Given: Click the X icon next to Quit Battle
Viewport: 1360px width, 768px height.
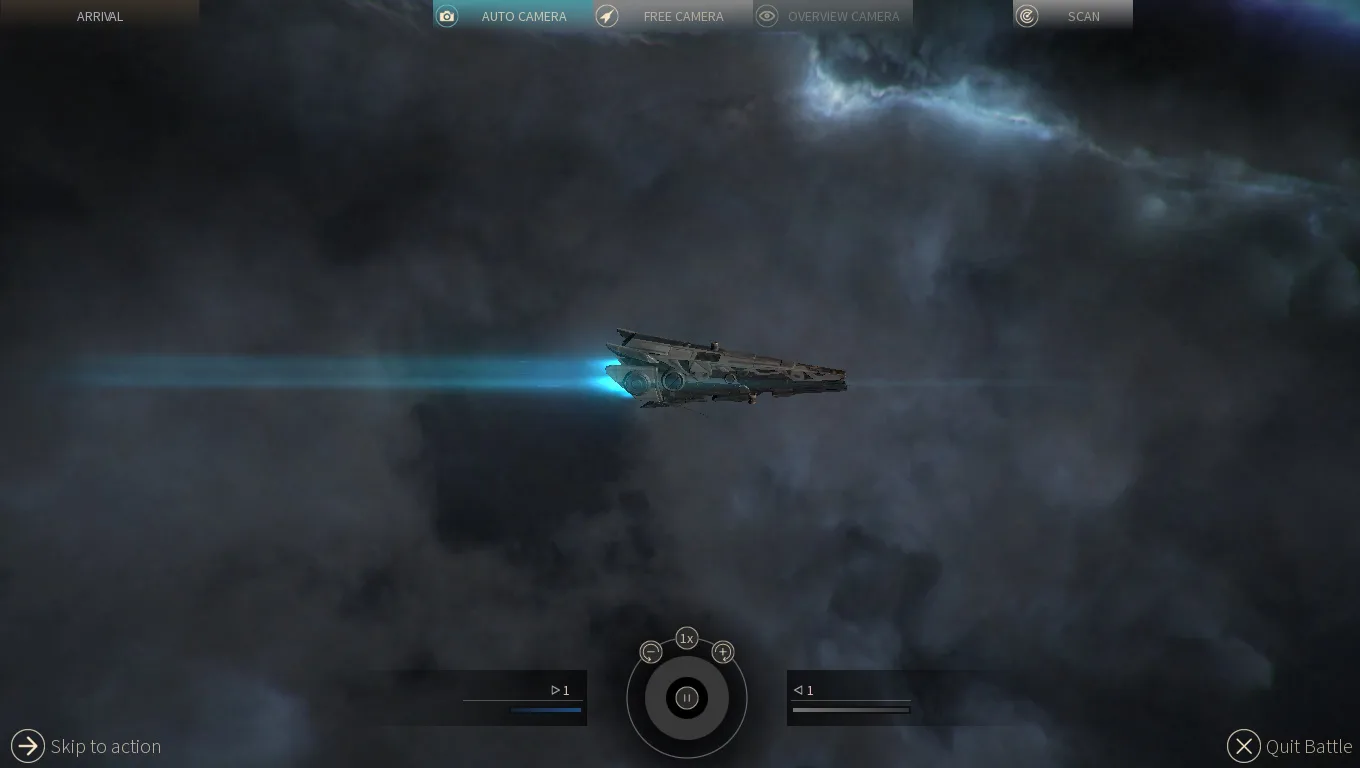Looking at the screenshot, I should click(x=1243, y=746).
